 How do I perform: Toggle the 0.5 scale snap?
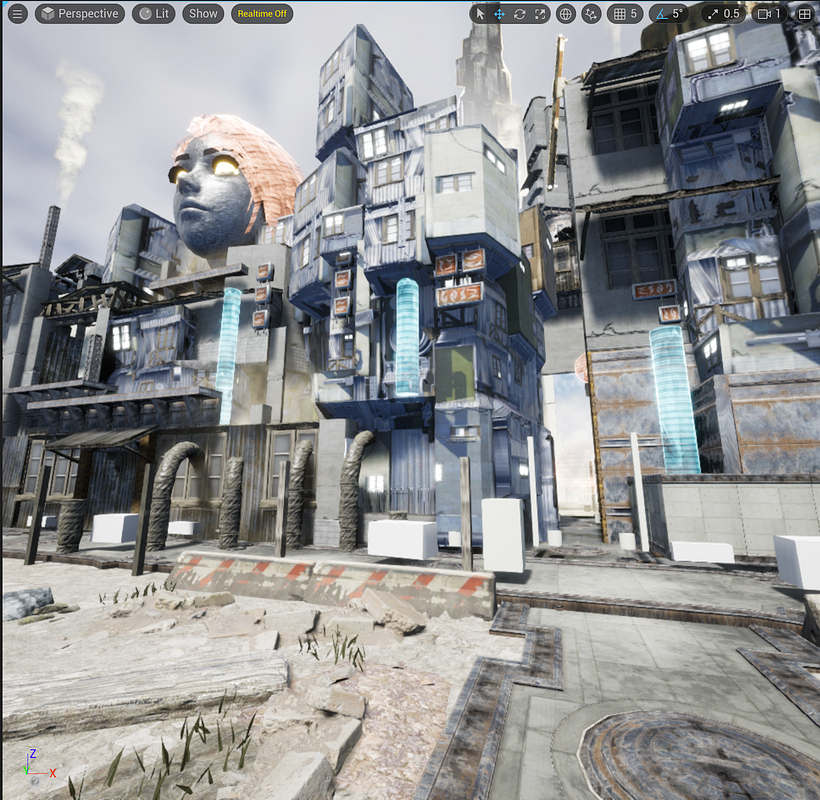click(x=723, y=14)
